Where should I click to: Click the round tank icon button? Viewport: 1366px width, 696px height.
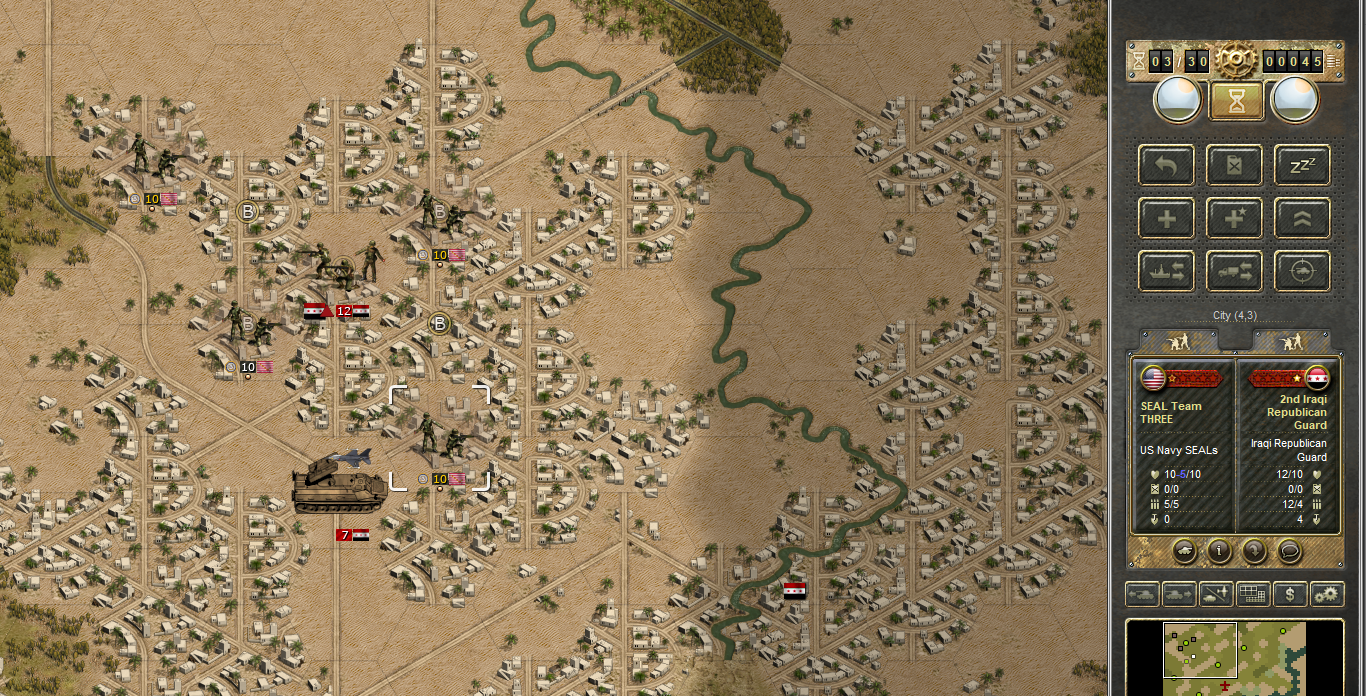coord(1183,549)
